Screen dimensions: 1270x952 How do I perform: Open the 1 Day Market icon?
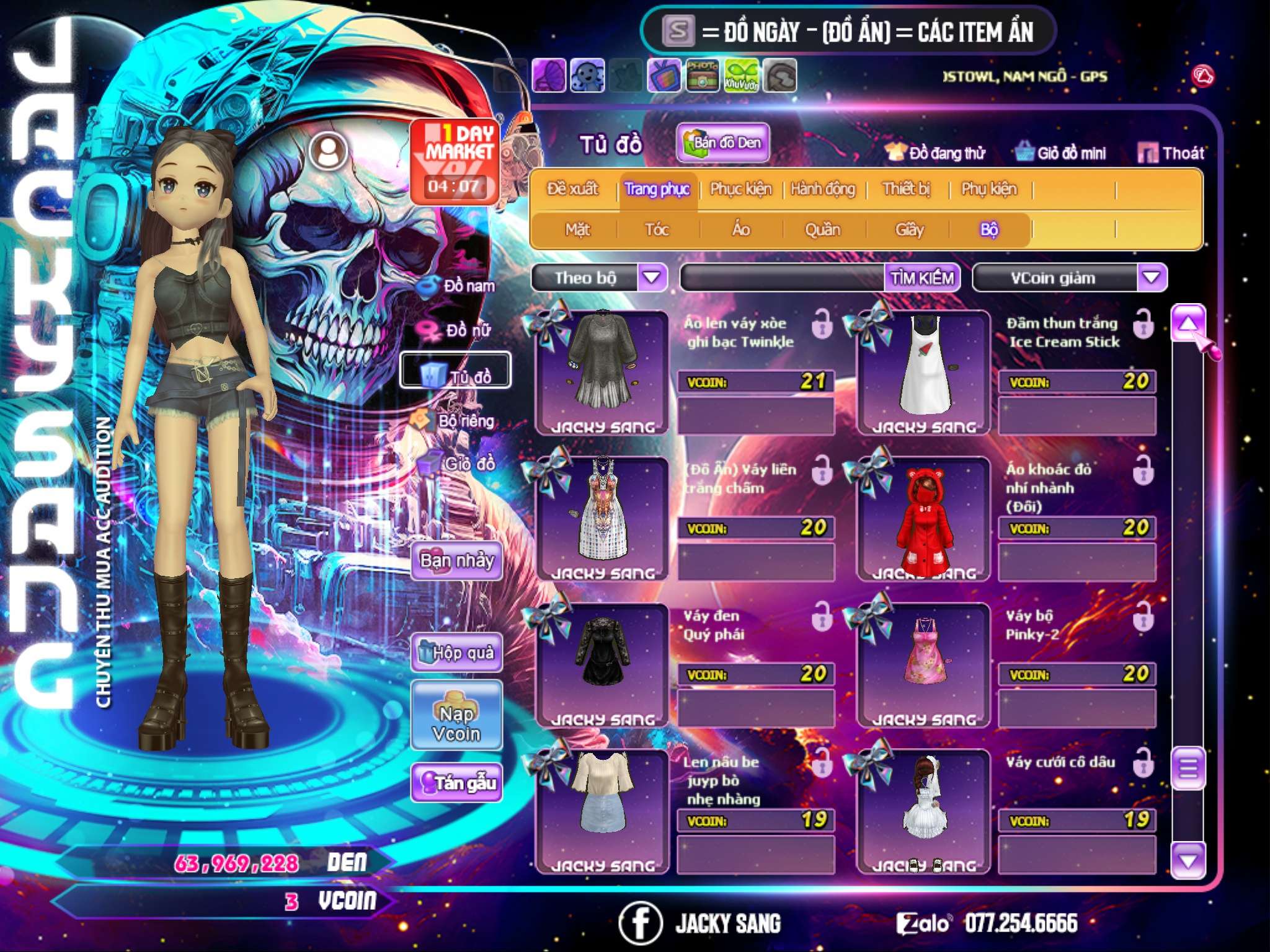456,161
